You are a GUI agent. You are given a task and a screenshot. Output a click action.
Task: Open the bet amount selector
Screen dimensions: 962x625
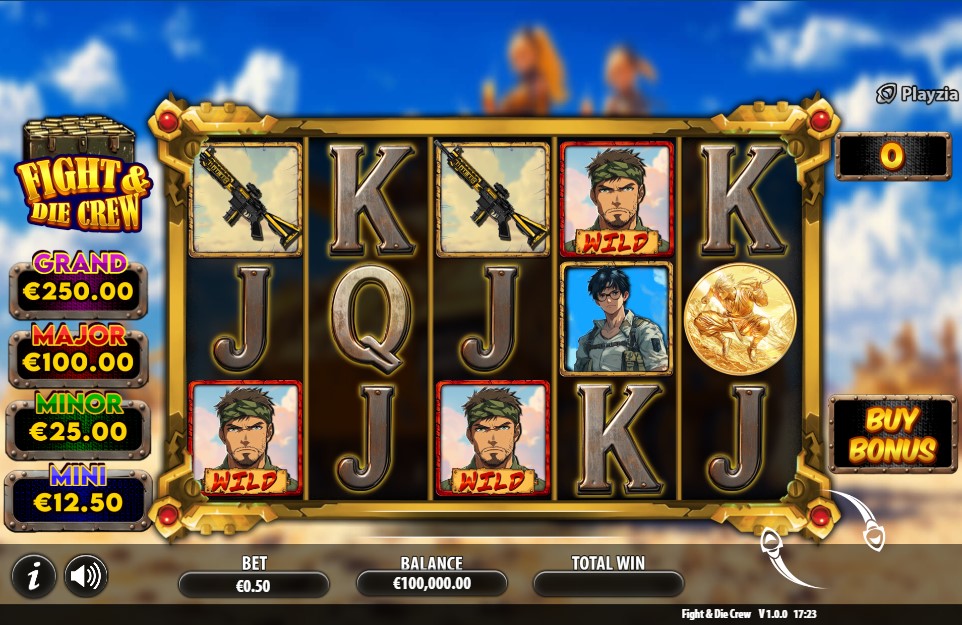(254, 585)
